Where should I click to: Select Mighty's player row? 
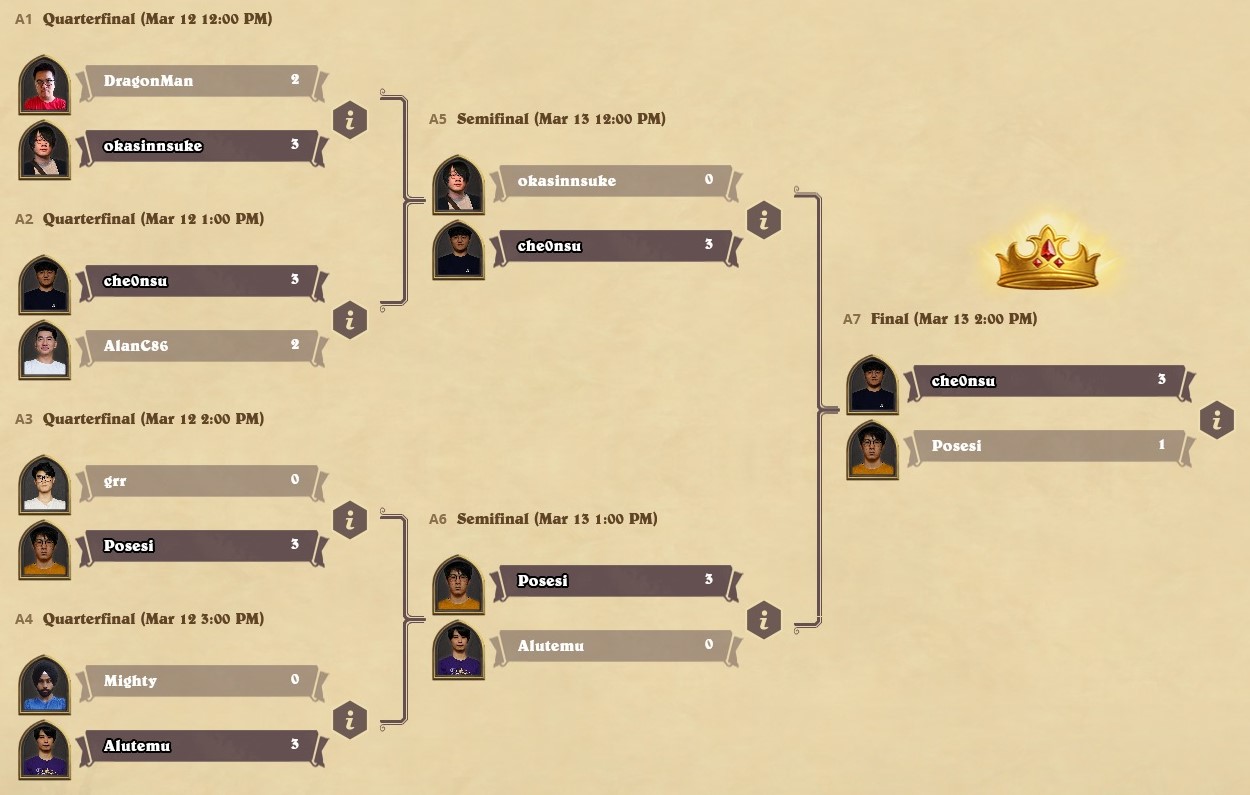pyautogui.click(x=200, y=681)
